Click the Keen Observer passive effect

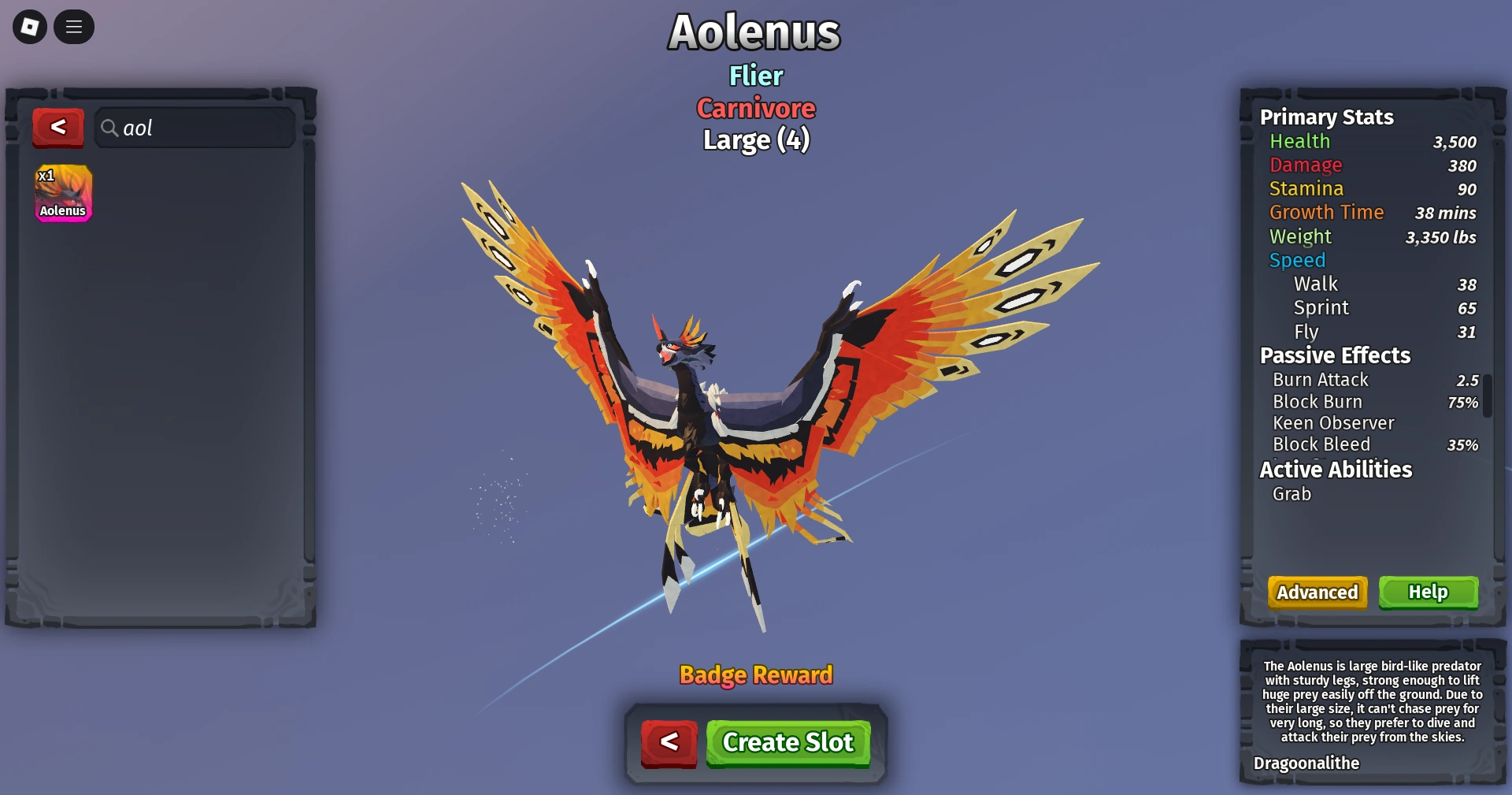1334,423
